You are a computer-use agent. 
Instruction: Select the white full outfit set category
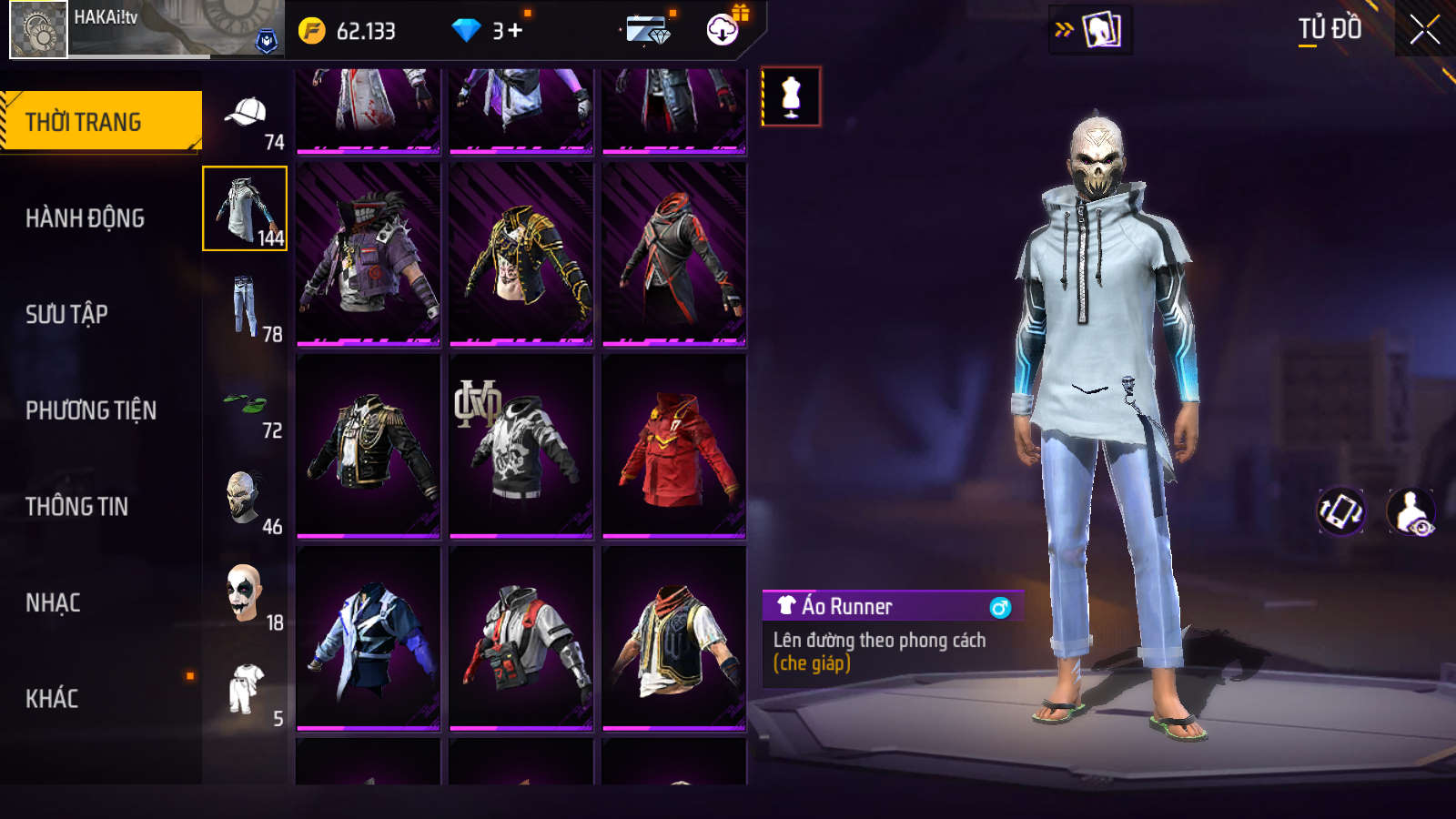coord(246,692)
